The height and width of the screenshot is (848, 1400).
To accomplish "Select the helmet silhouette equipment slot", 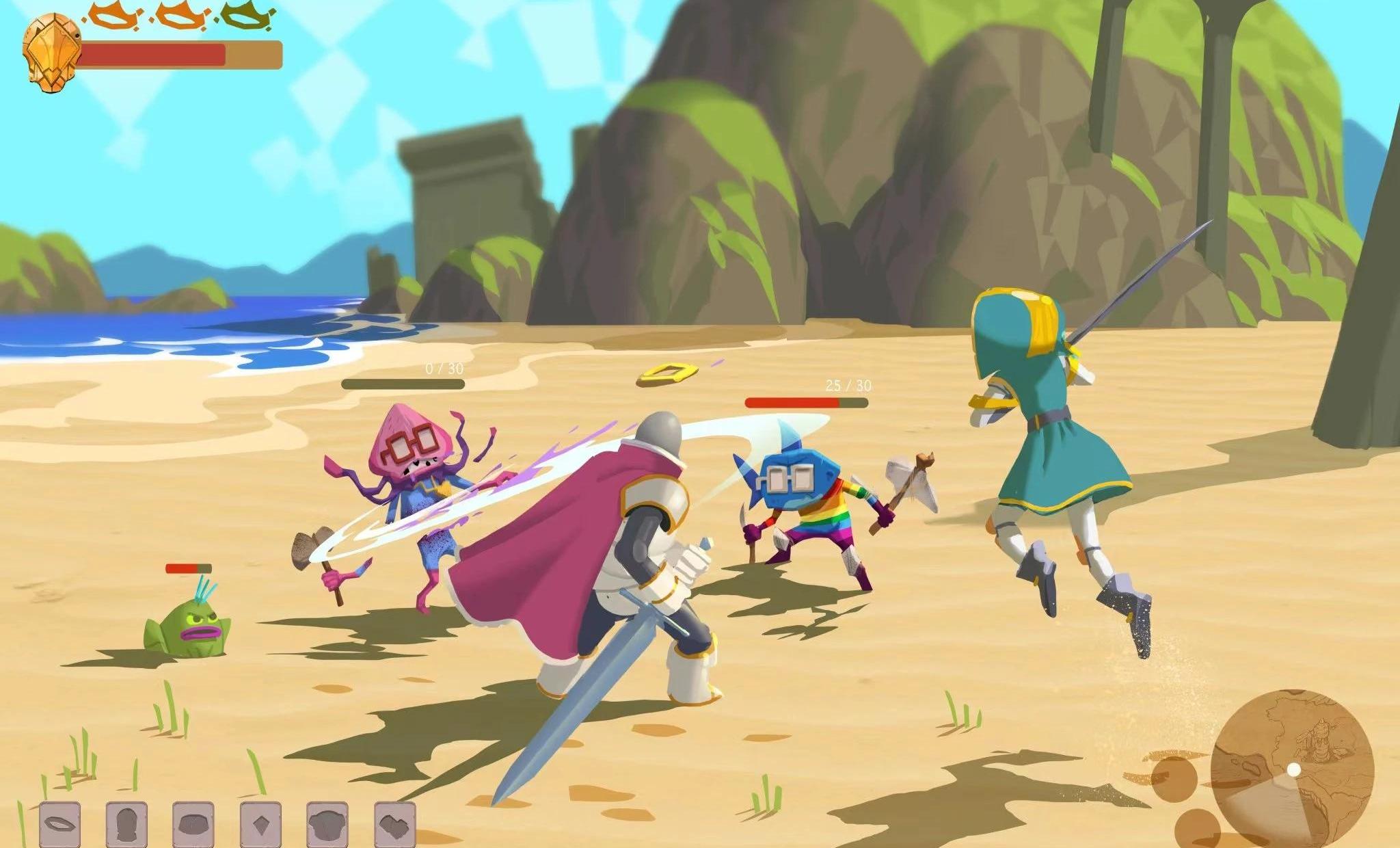I will (x=126, y=823).
